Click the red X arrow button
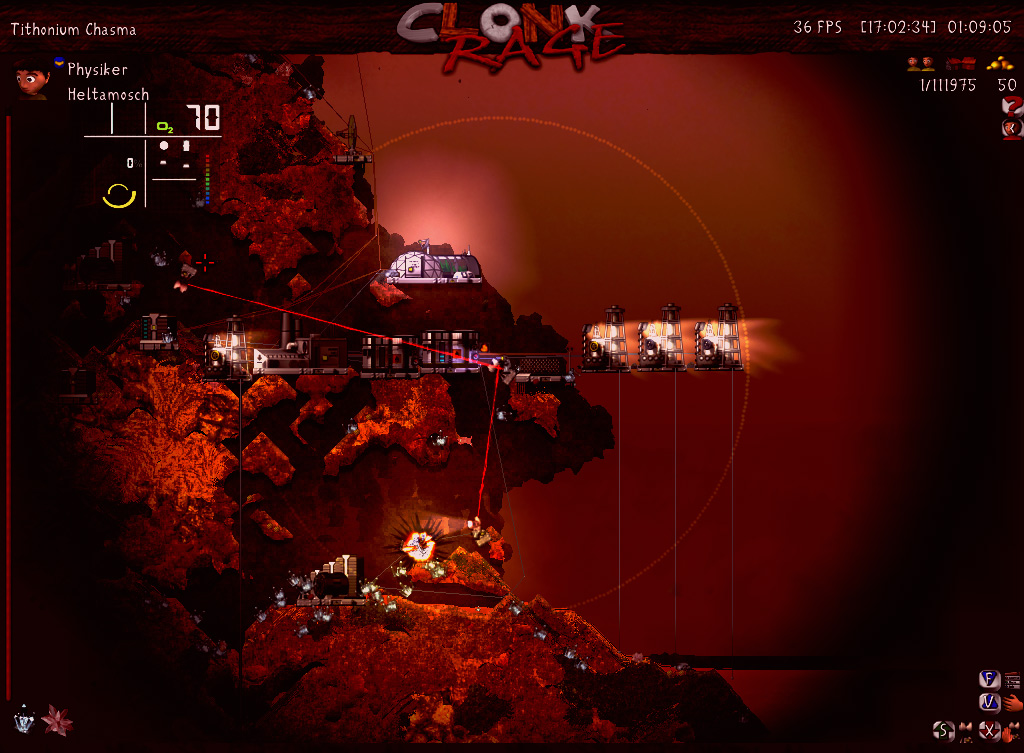Image resolution: width=1024 pixels, height=753 pixels. 988,729
